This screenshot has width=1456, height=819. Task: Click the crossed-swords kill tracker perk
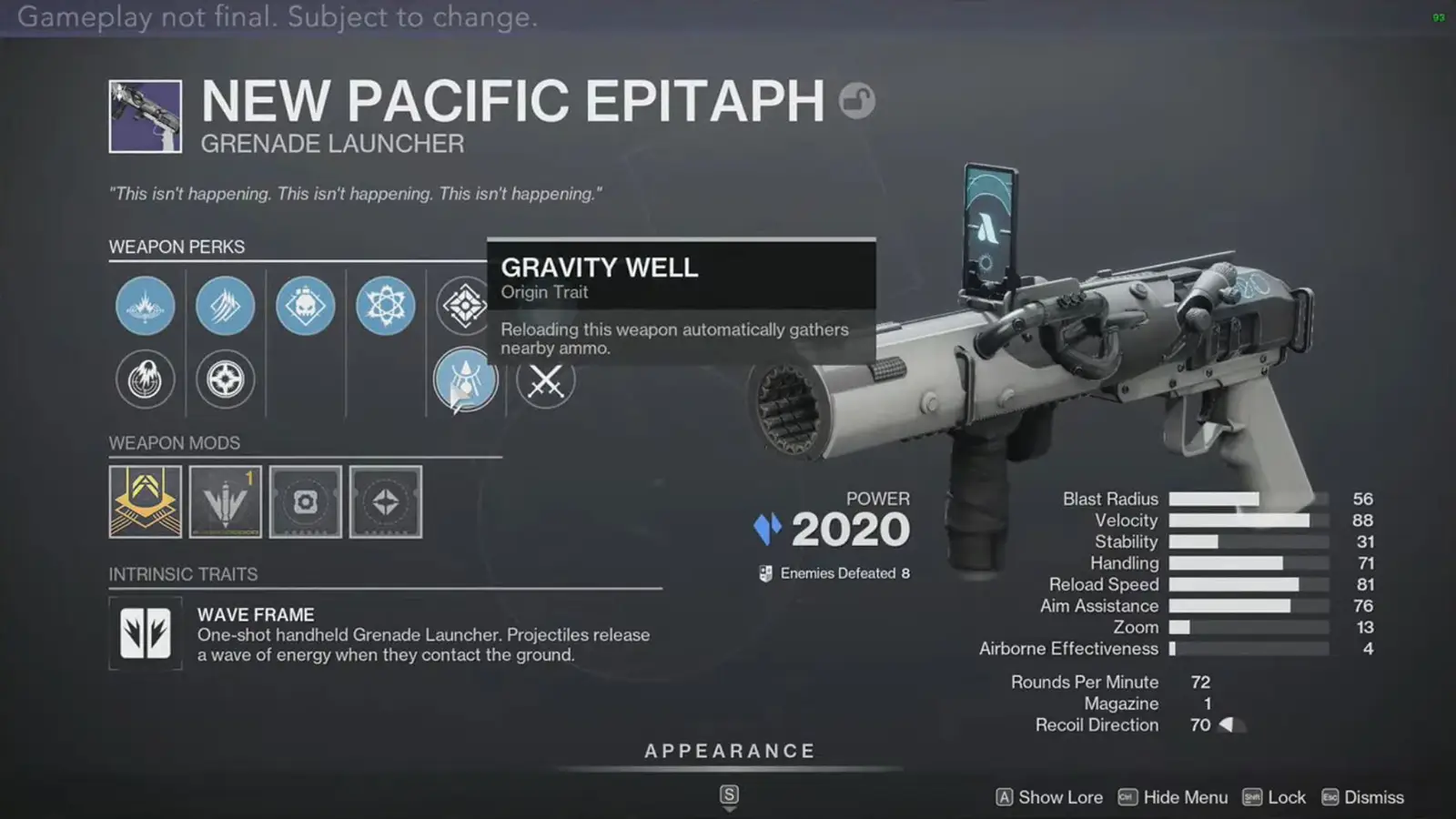pos(544,381)
